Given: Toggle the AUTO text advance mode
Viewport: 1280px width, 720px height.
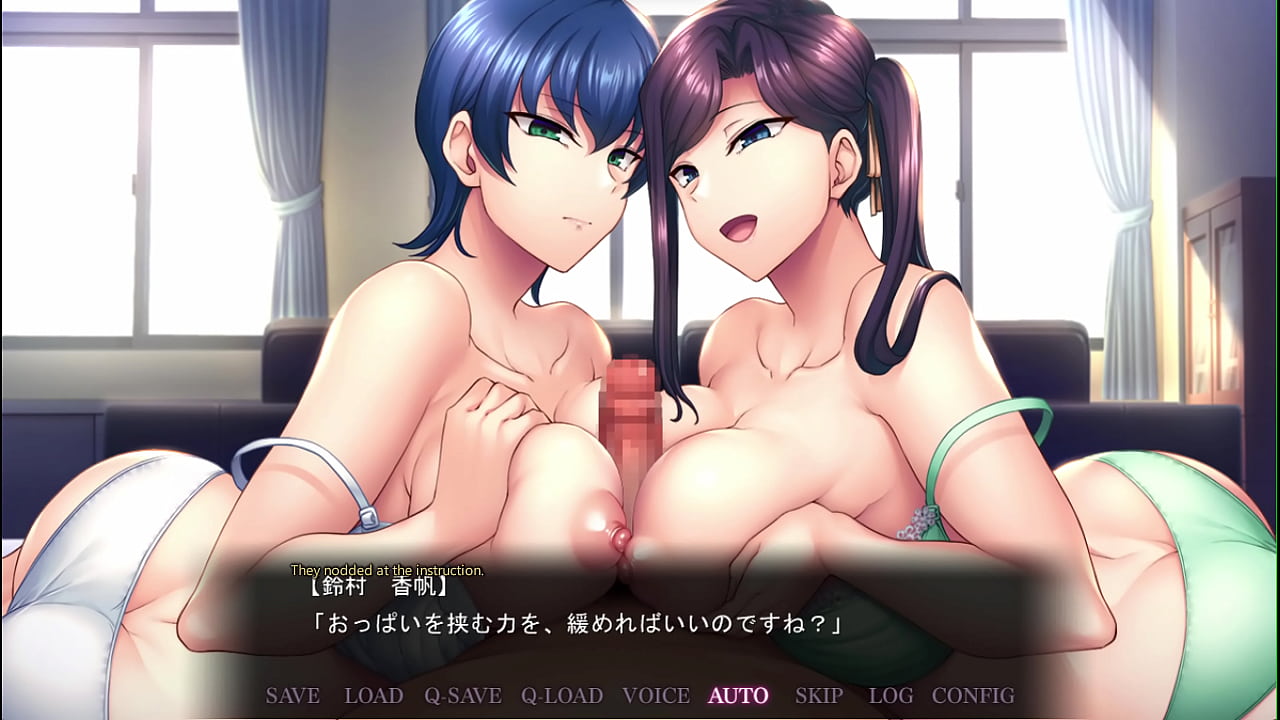Looking at the screenshot, I should click(x=738, y=696).
